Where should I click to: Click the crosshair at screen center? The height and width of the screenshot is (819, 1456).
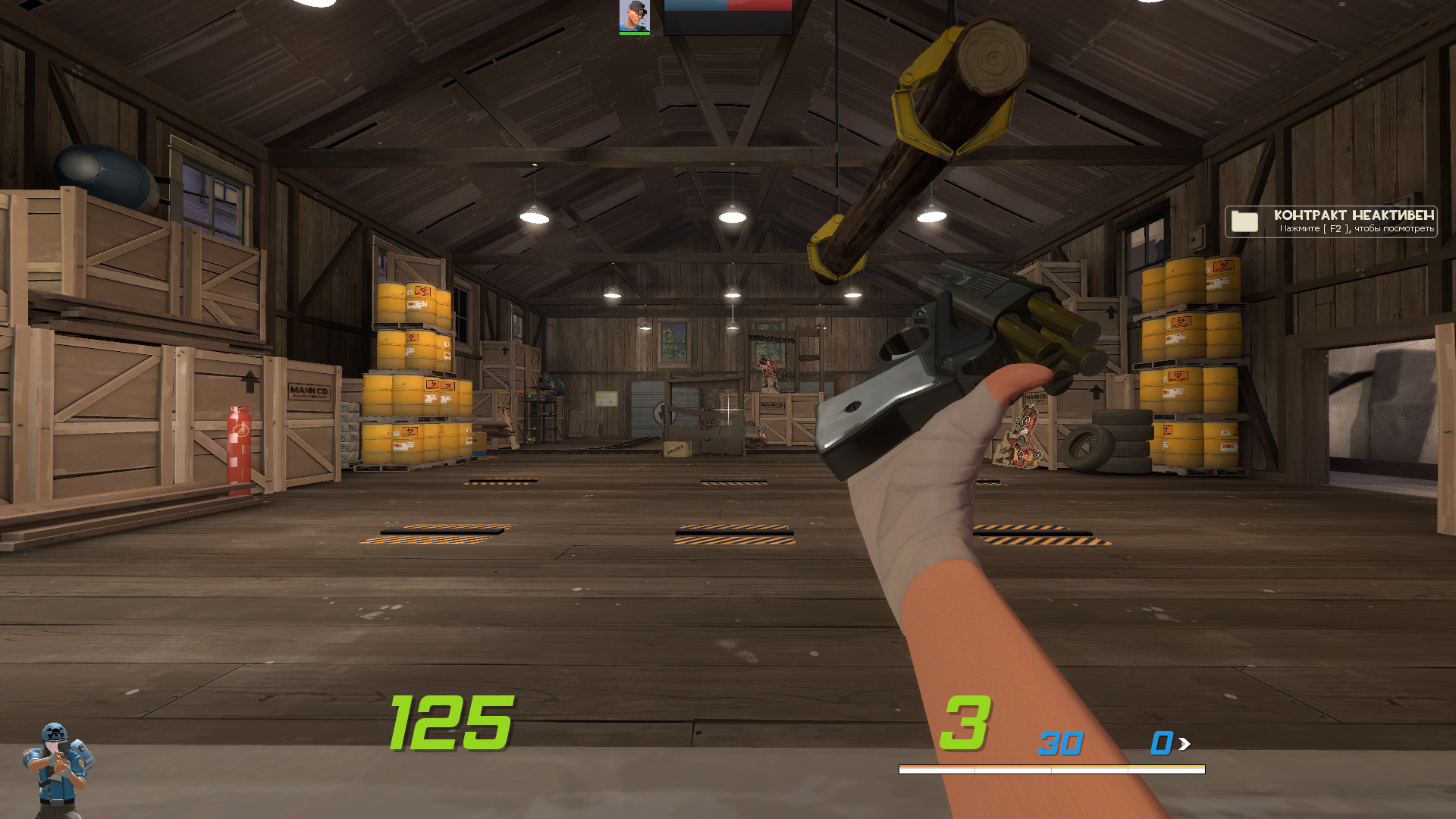tap(726, 409)
